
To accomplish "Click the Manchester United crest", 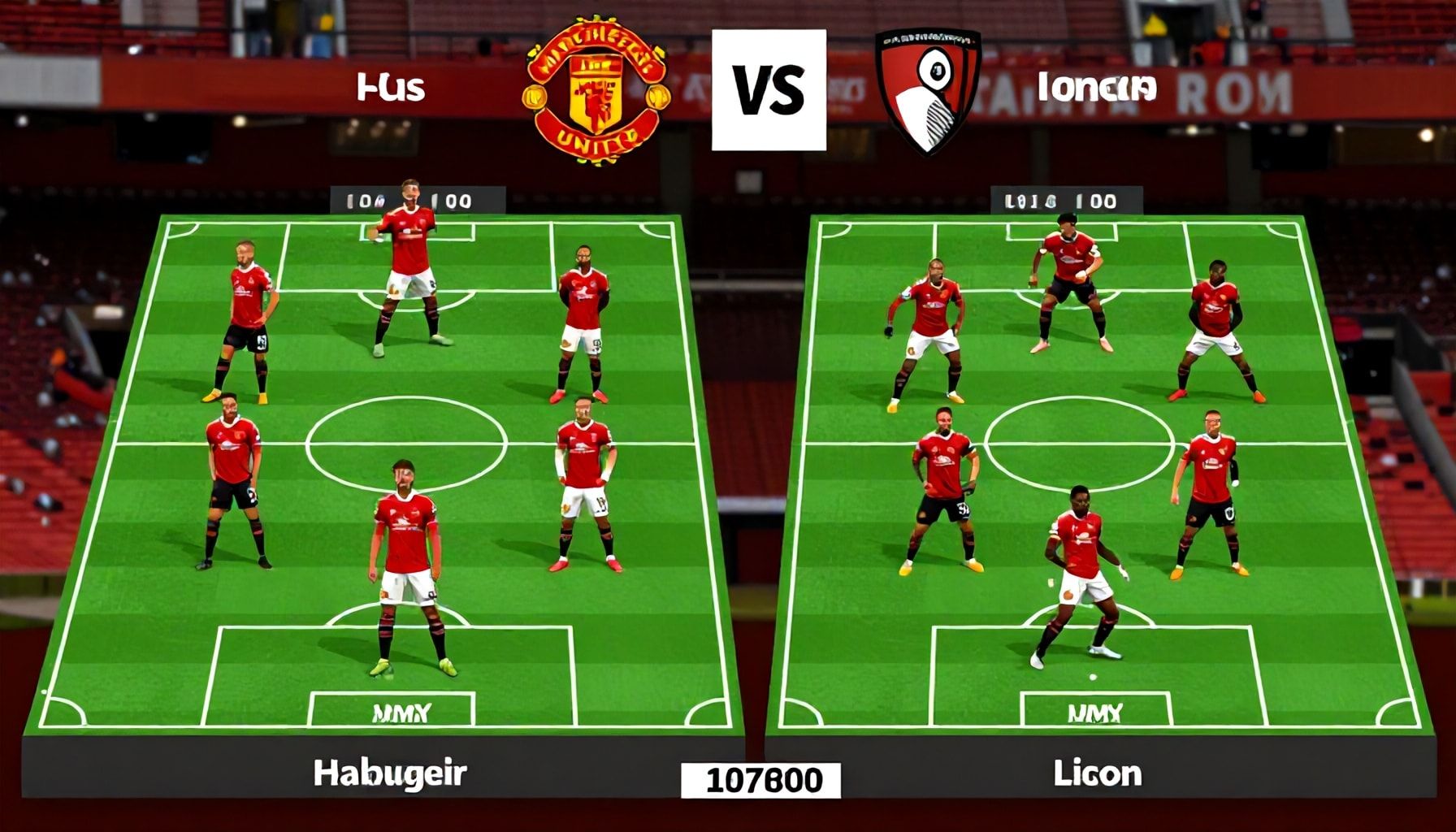I will tap(597, 91).
